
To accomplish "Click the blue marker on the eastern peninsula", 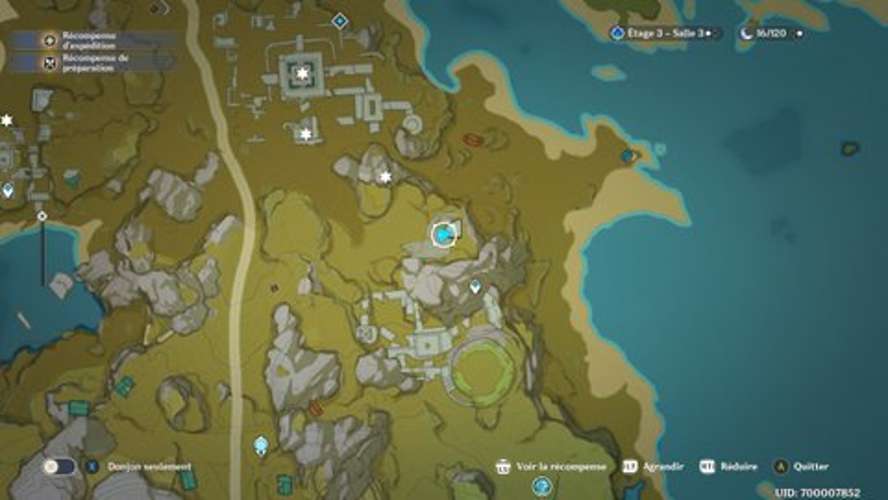I will [x=627, y=156].
